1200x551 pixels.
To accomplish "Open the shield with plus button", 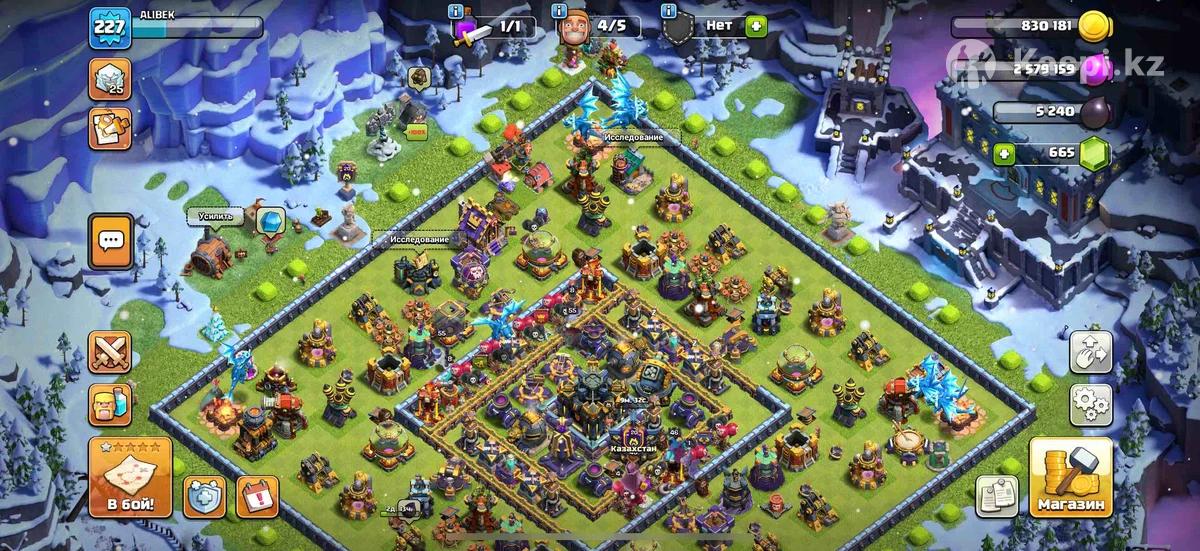I will 204,495.
